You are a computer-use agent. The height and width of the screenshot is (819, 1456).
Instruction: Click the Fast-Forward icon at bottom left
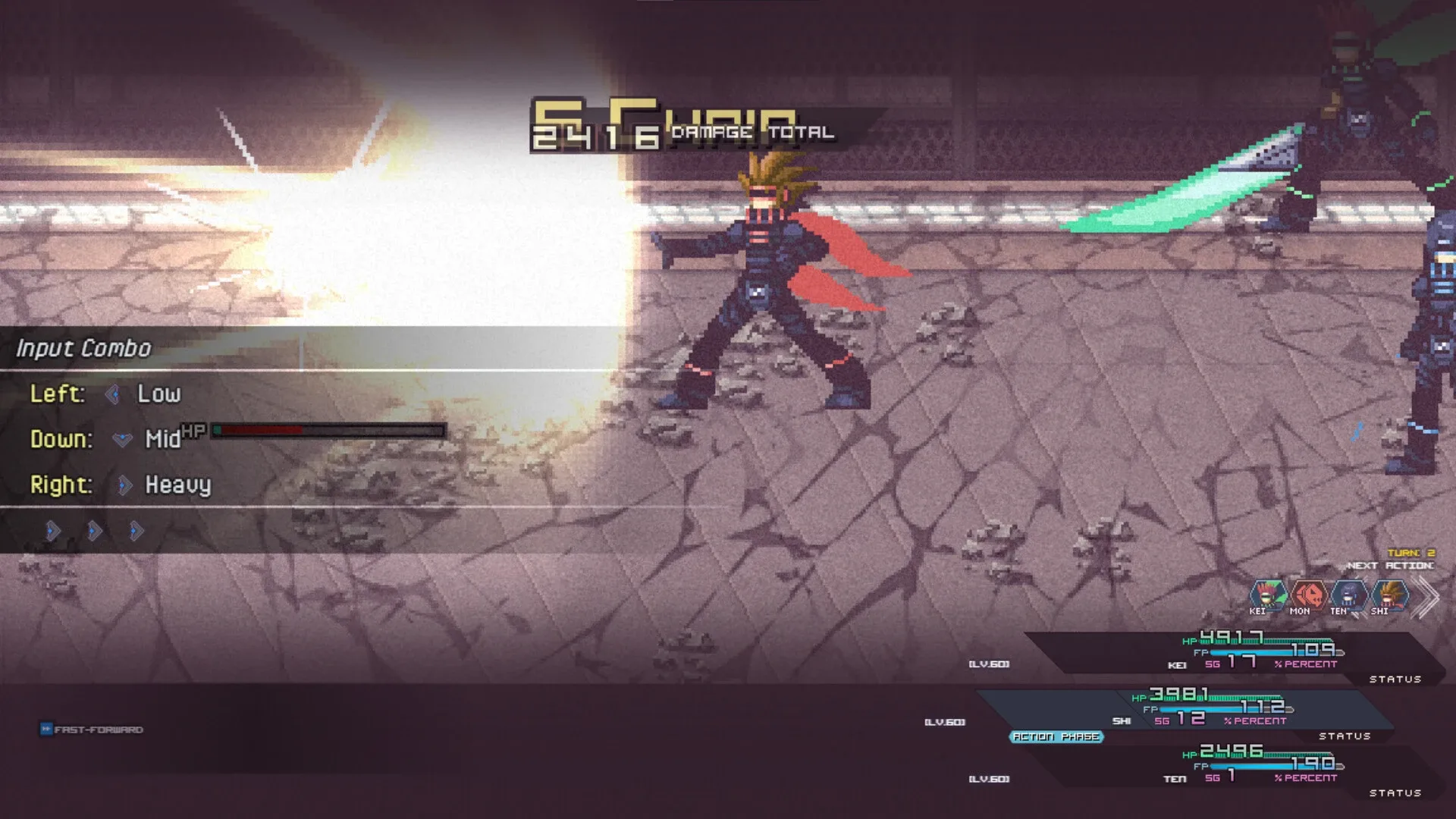coord(47,730)
